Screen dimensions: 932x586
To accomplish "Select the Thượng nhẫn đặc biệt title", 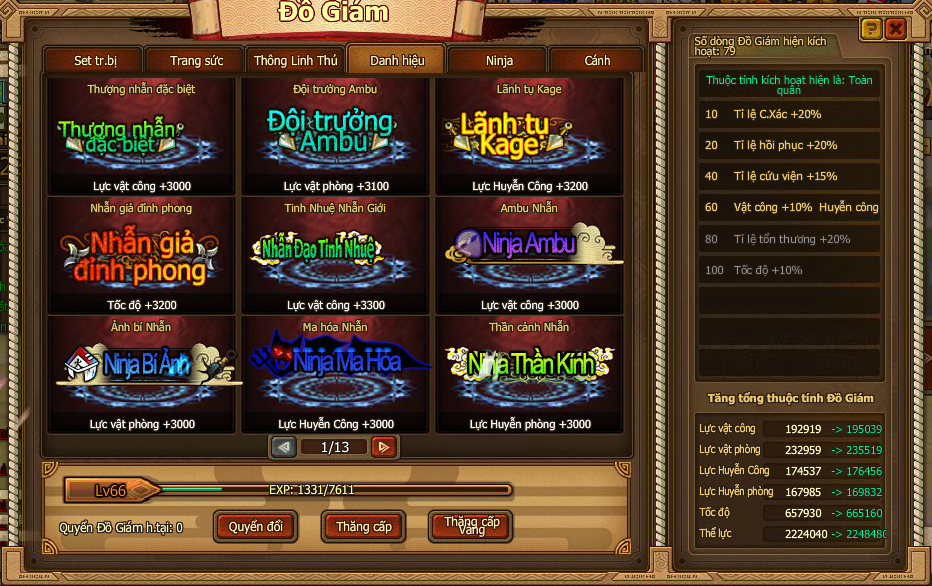I will 141,138.
